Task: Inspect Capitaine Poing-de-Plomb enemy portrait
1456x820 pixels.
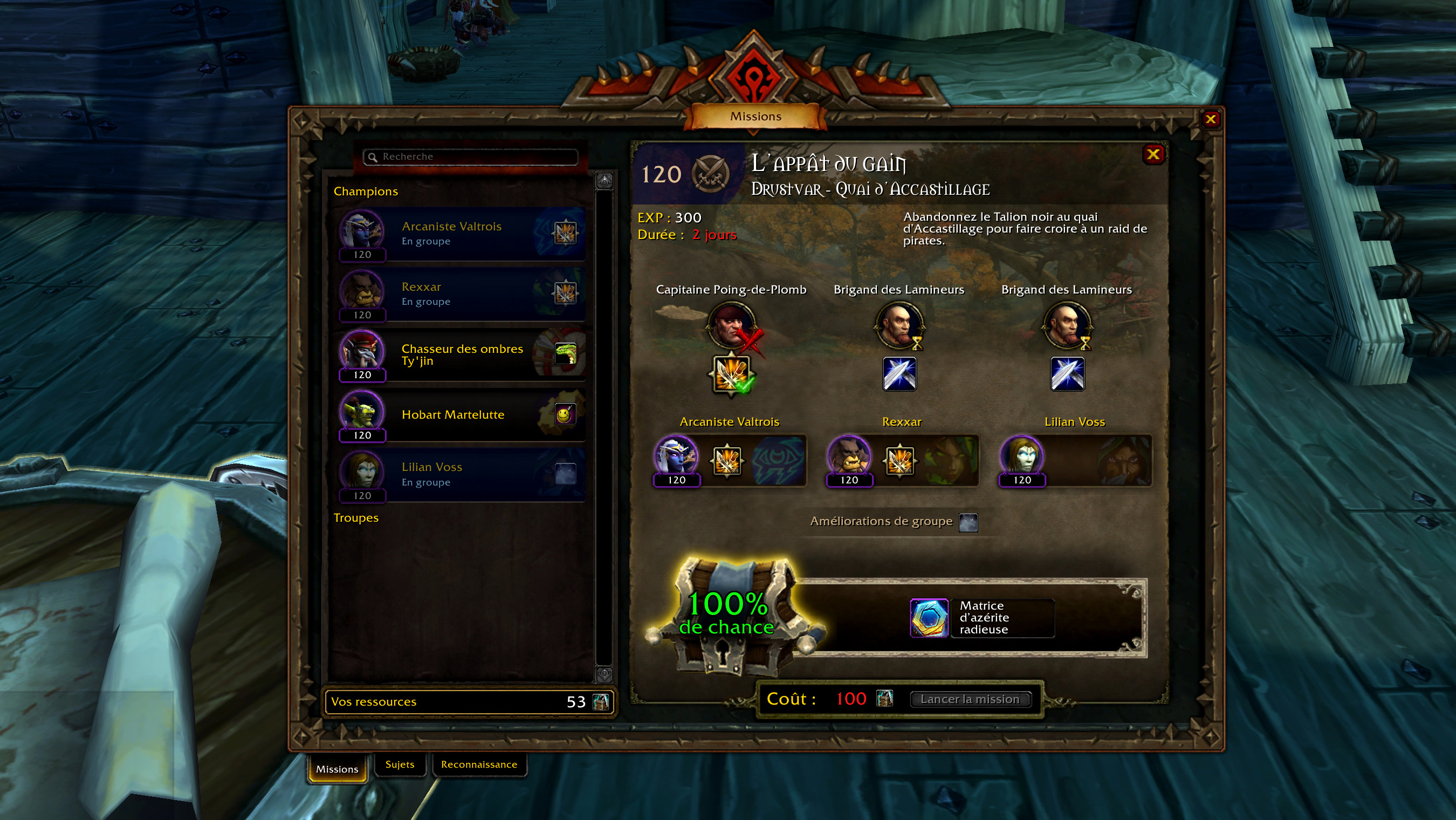Action: pos(731,325)
